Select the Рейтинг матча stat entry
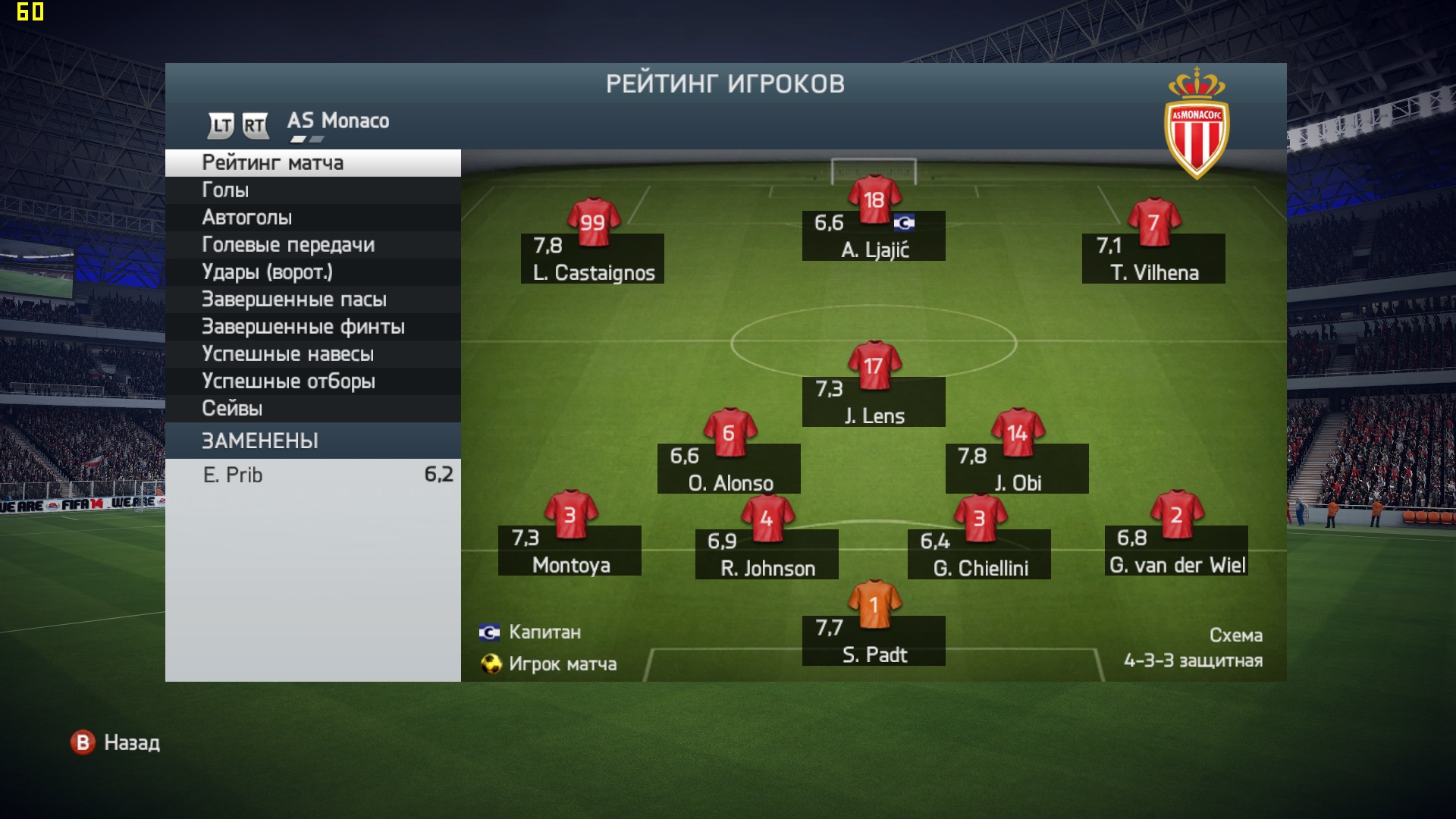The width and height of the screenshot is (1456, 819). [x=312, y=163]
